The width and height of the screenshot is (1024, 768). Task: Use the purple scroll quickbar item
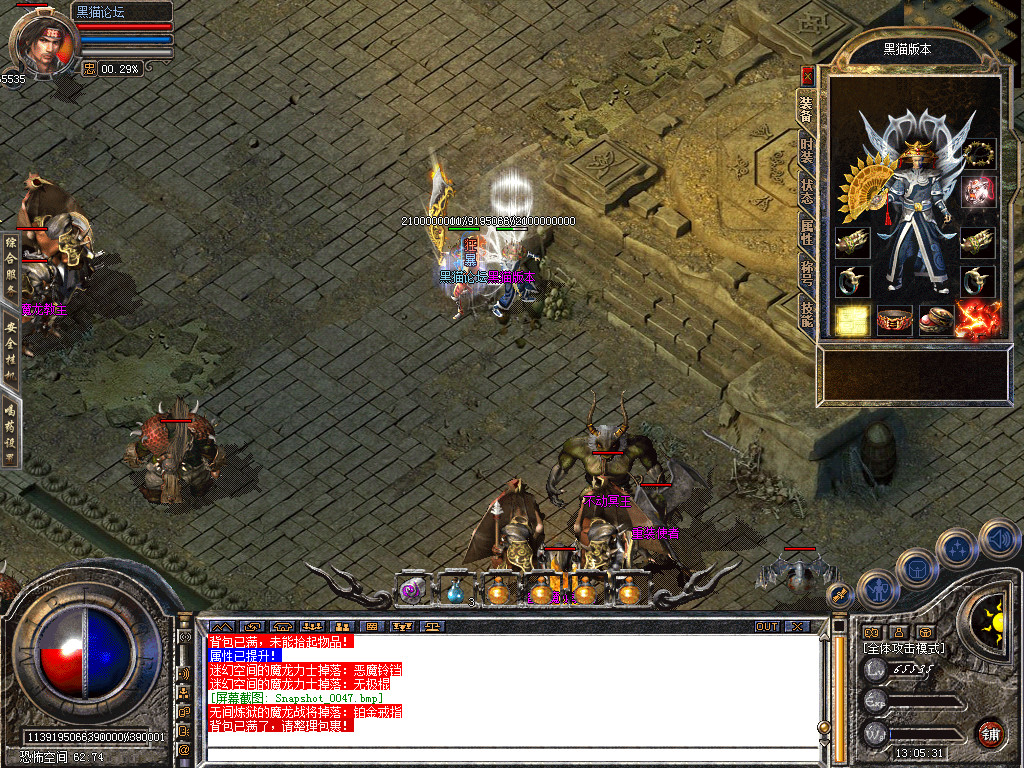tap(412, 591)
